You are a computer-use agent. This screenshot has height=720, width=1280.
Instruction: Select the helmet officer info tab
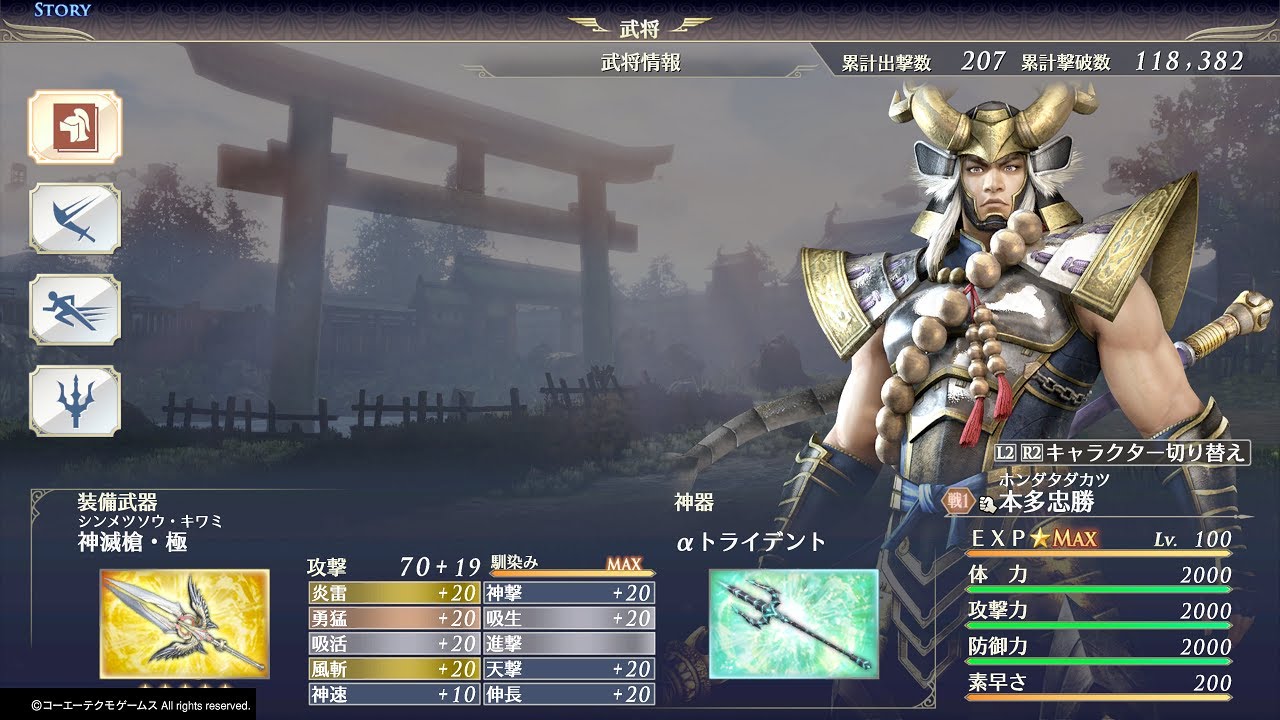pos(75,127)
